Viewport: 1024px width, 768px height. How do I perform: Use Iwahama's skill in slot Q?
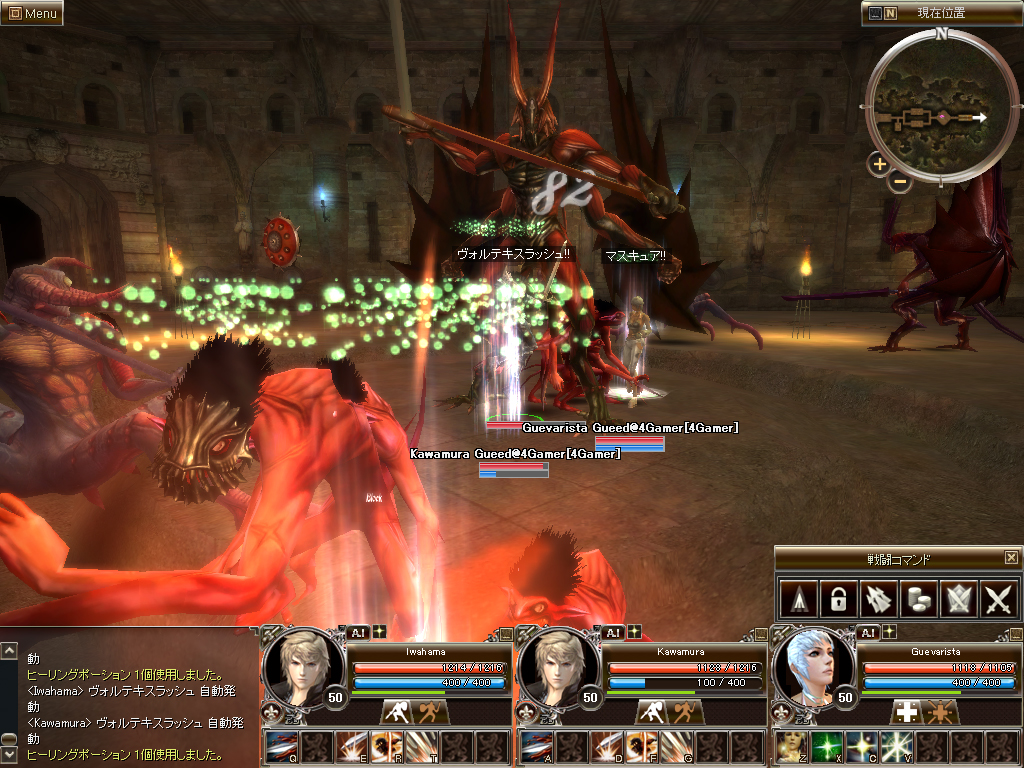tap(281, 747)
